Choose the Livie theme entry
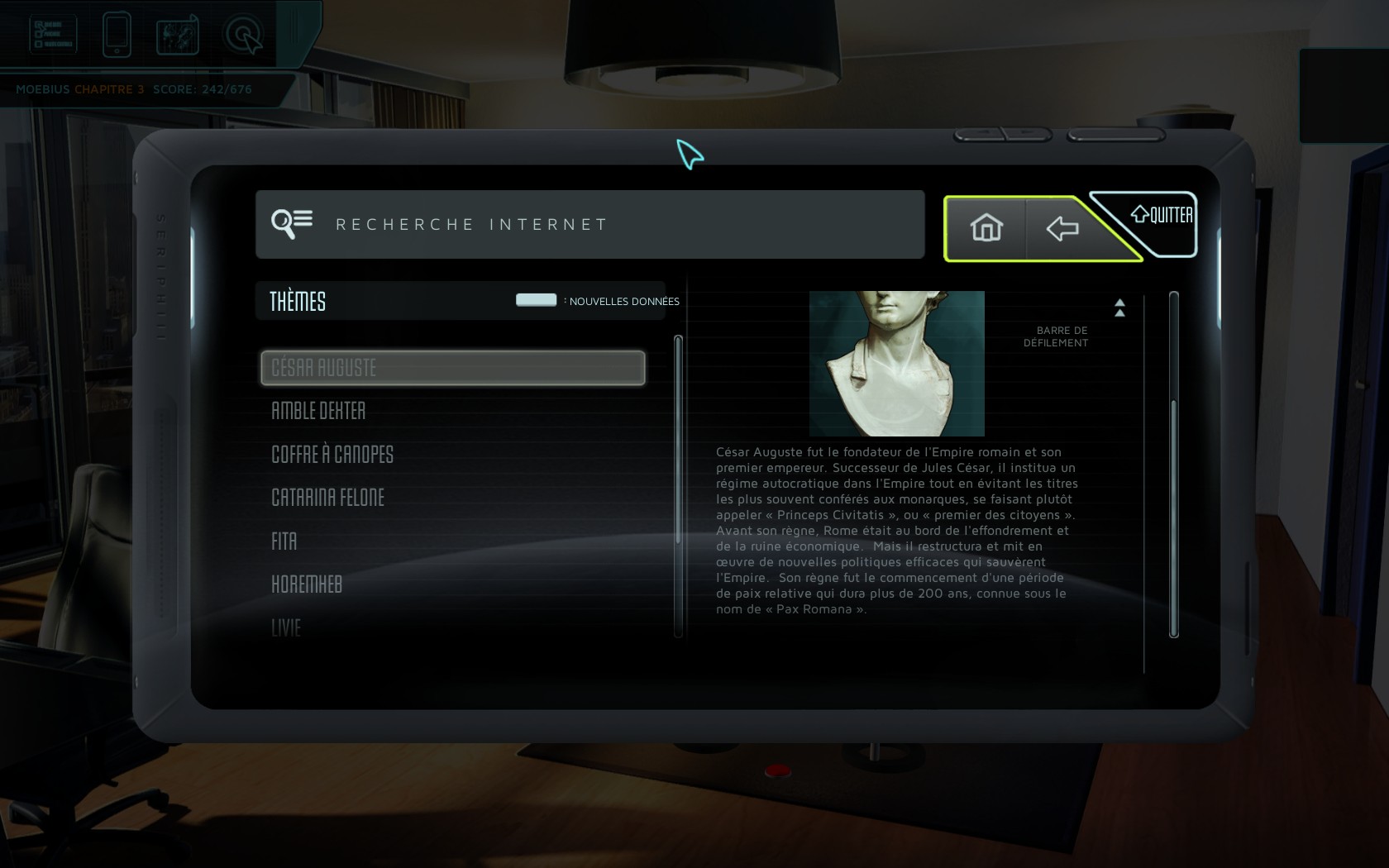This screenshot has height=868, width=1389. [x=286, y=628]
